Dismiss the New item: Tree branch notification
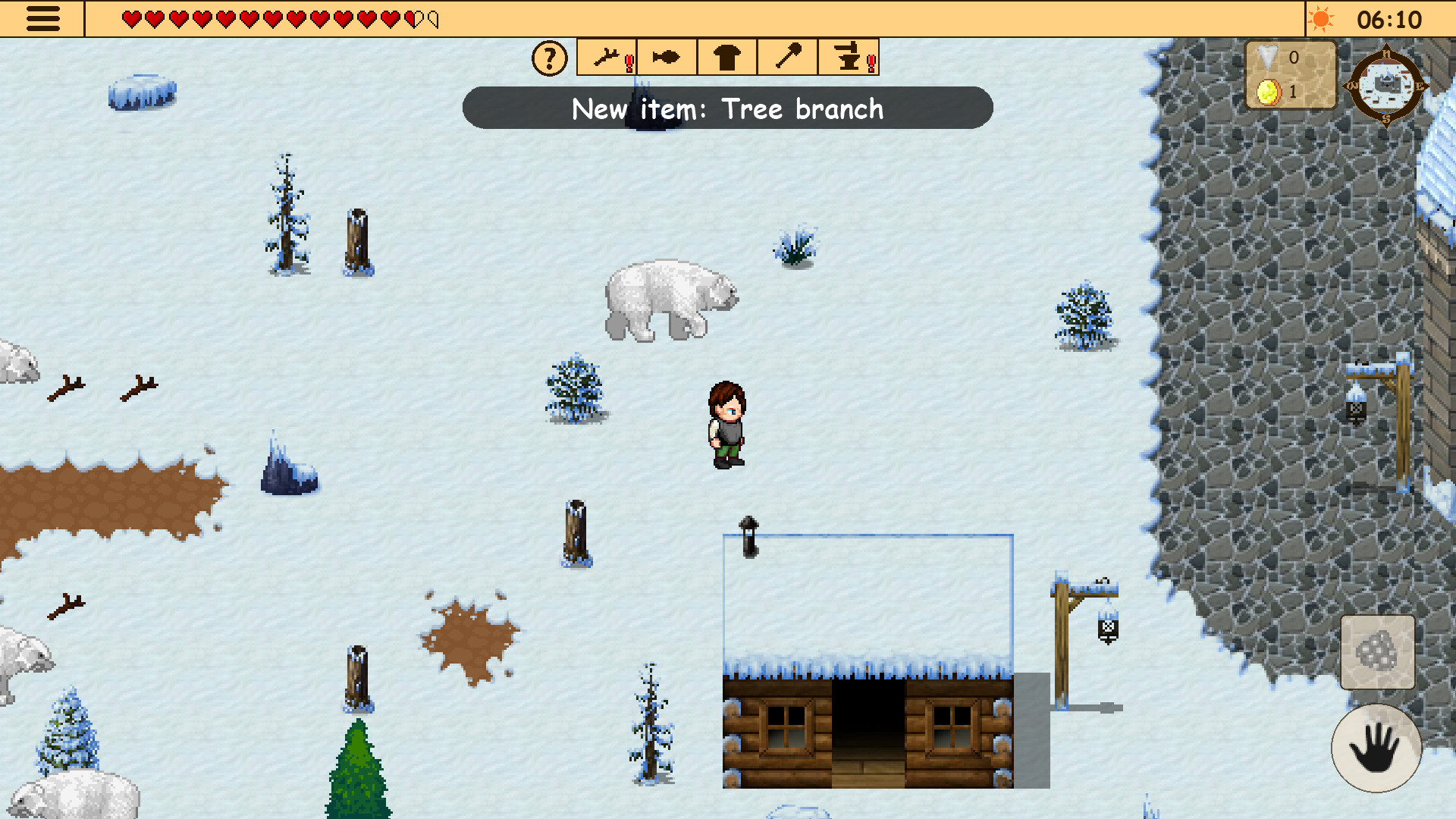The width and height of the screenshot is (1456, 819). [727, 108]
